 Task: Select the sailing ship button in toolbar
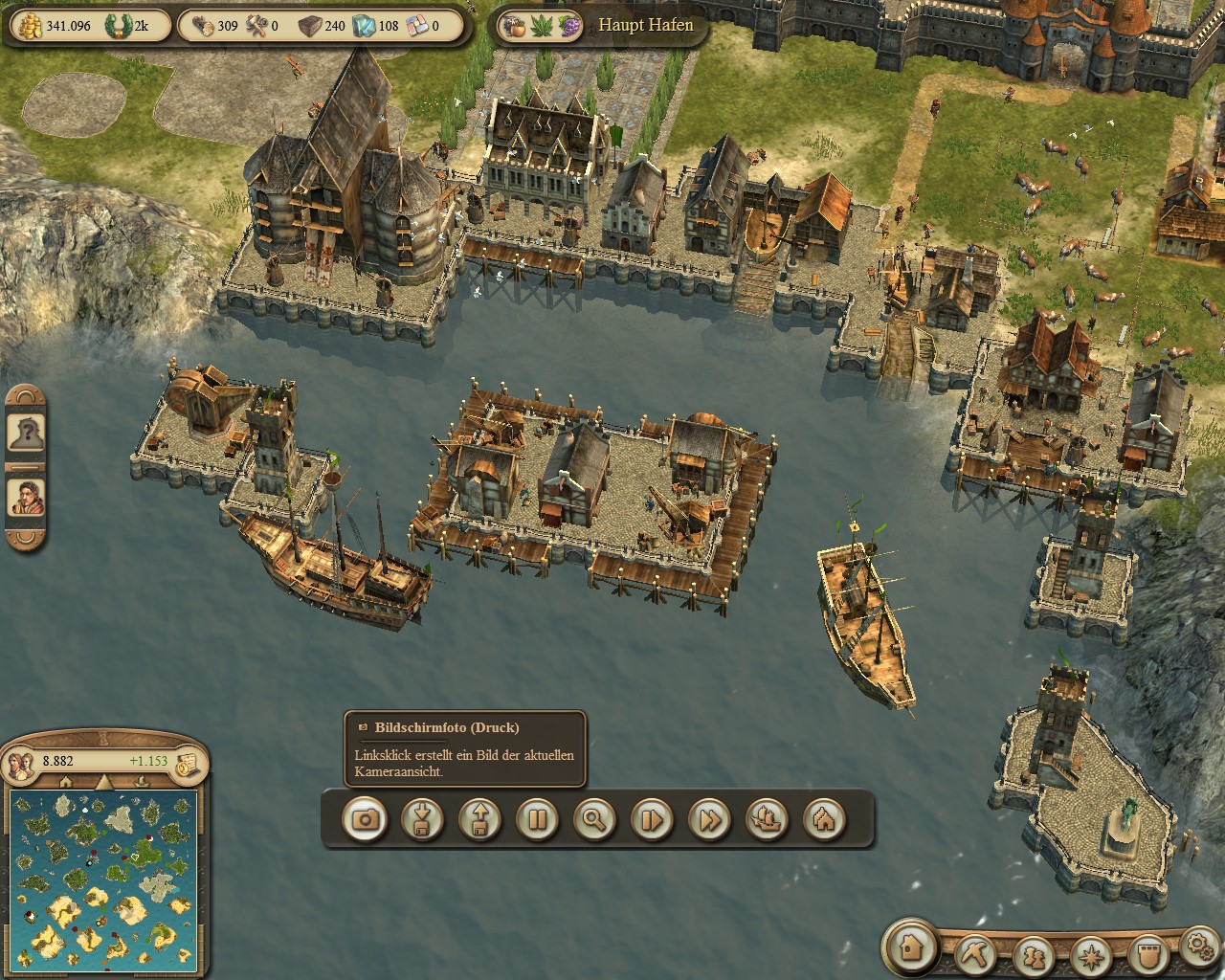coord(767,819)
